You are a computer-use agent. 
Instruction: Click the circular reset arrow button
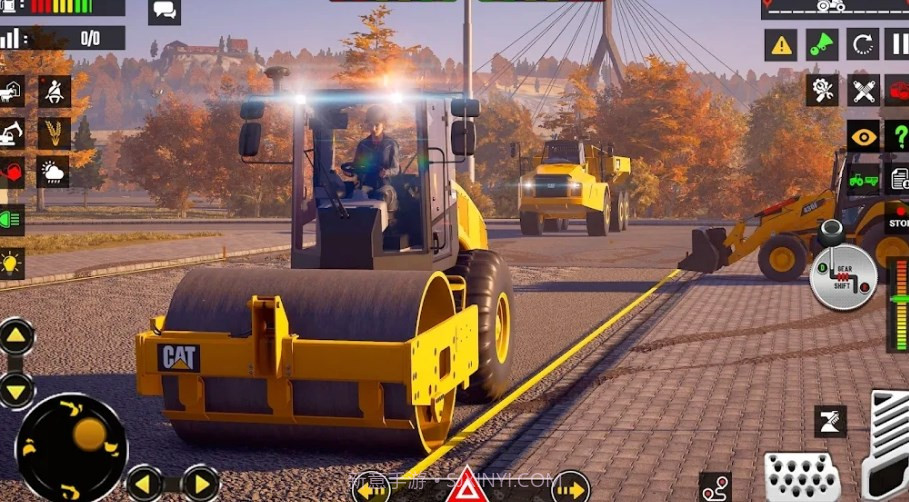862,45
